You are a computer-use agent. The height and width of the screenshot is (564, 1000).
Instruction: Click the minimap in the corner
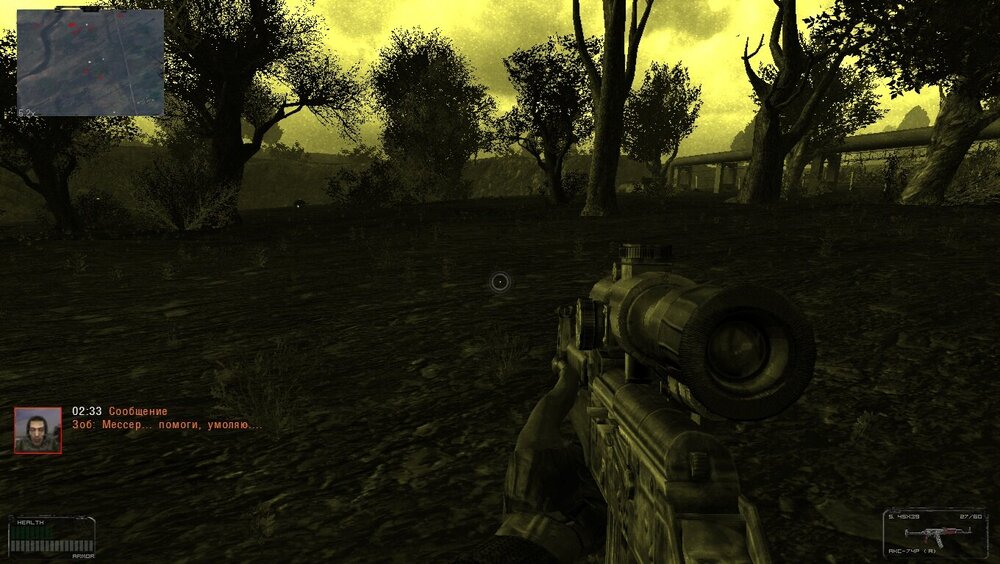coord(90,62)
